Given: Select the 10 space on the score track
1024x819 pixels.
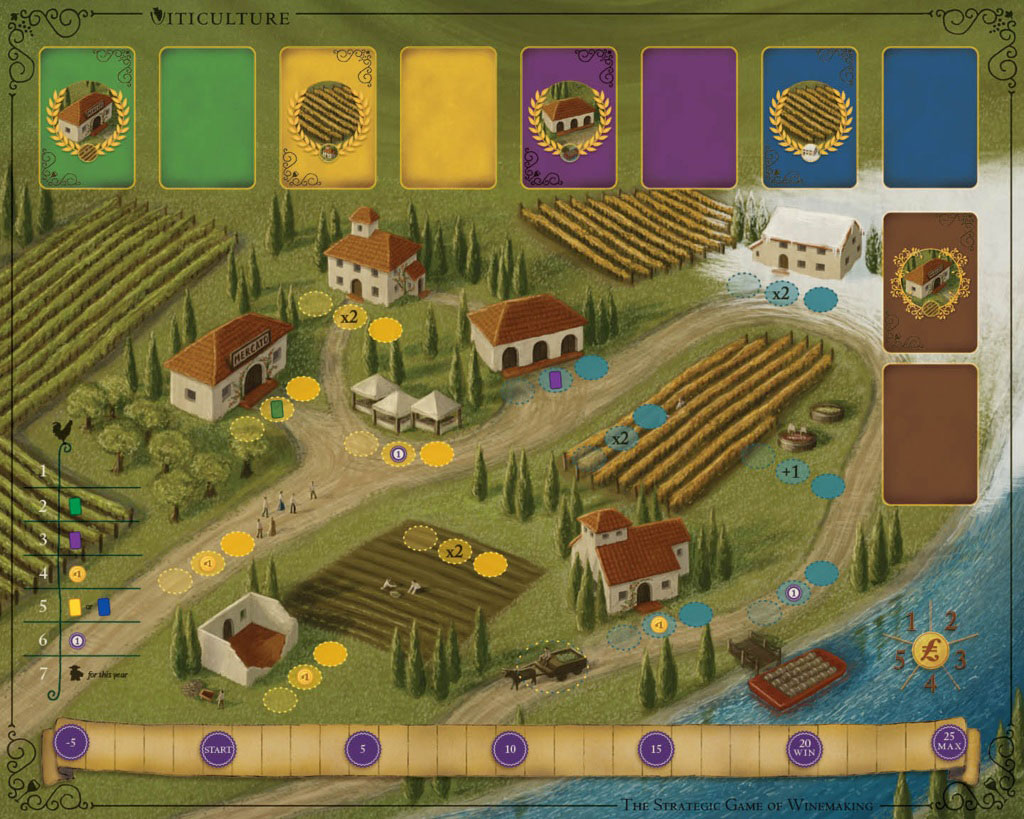Looking at the screenshot, I should 510,748.
